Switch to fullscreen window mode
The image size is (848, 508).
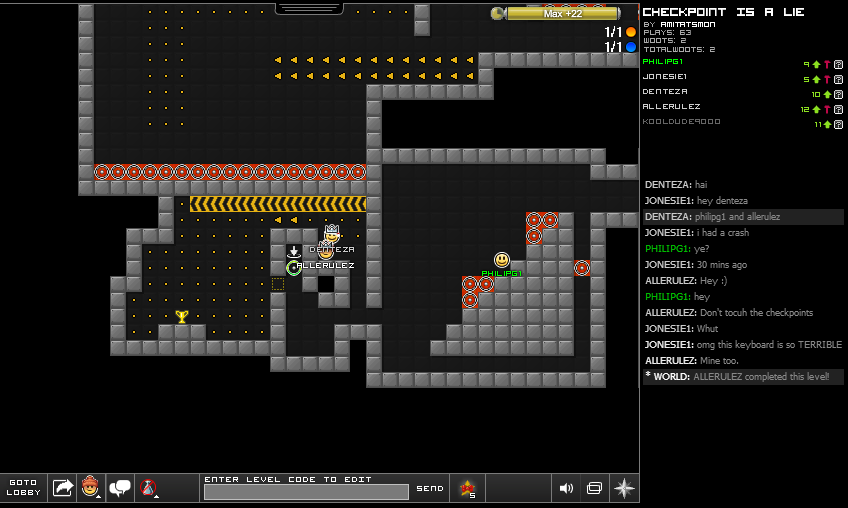594,488
